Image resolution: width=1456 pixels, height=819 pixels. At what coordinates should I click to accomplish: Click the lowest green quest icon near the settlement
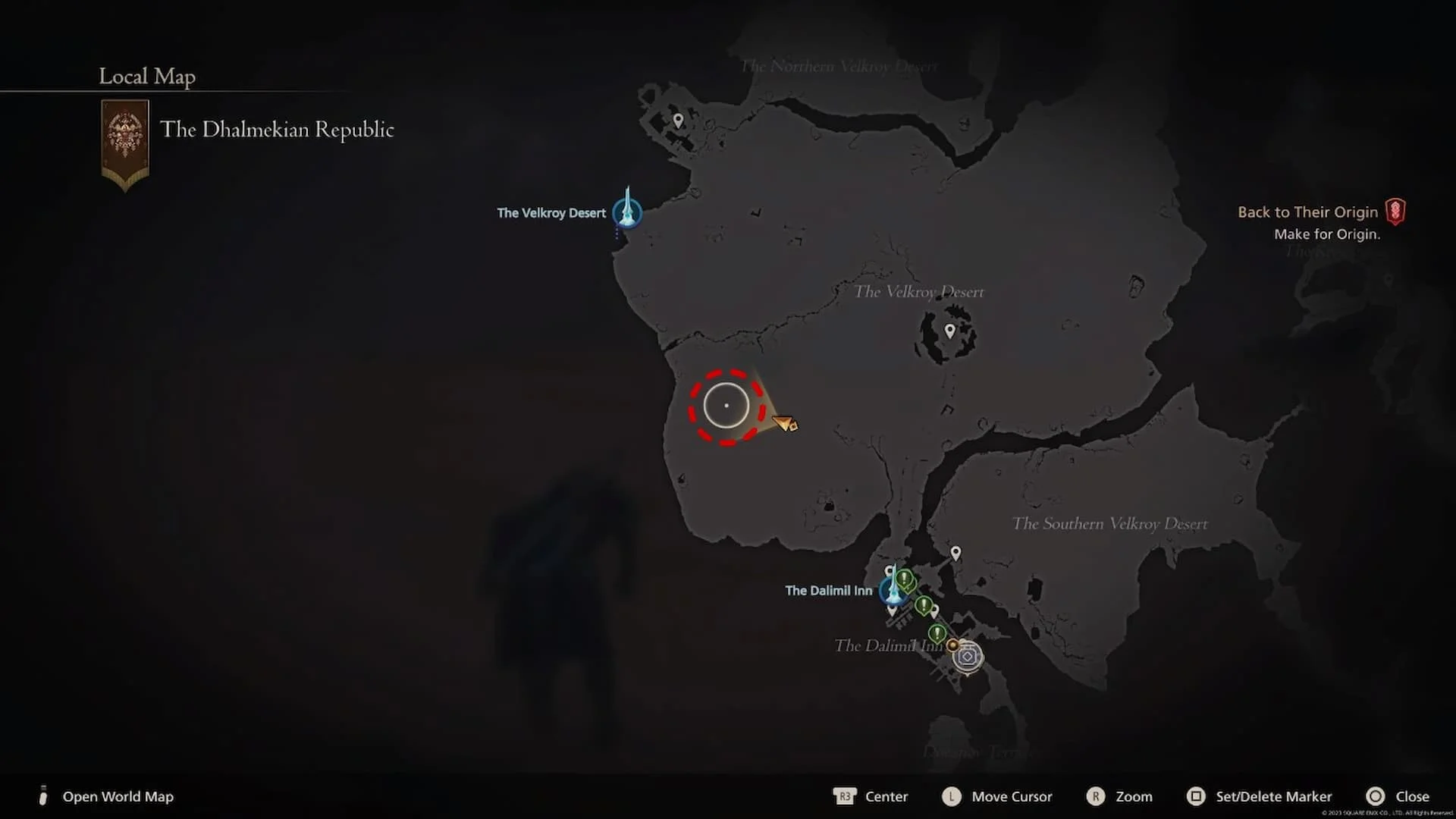(937, 632)
